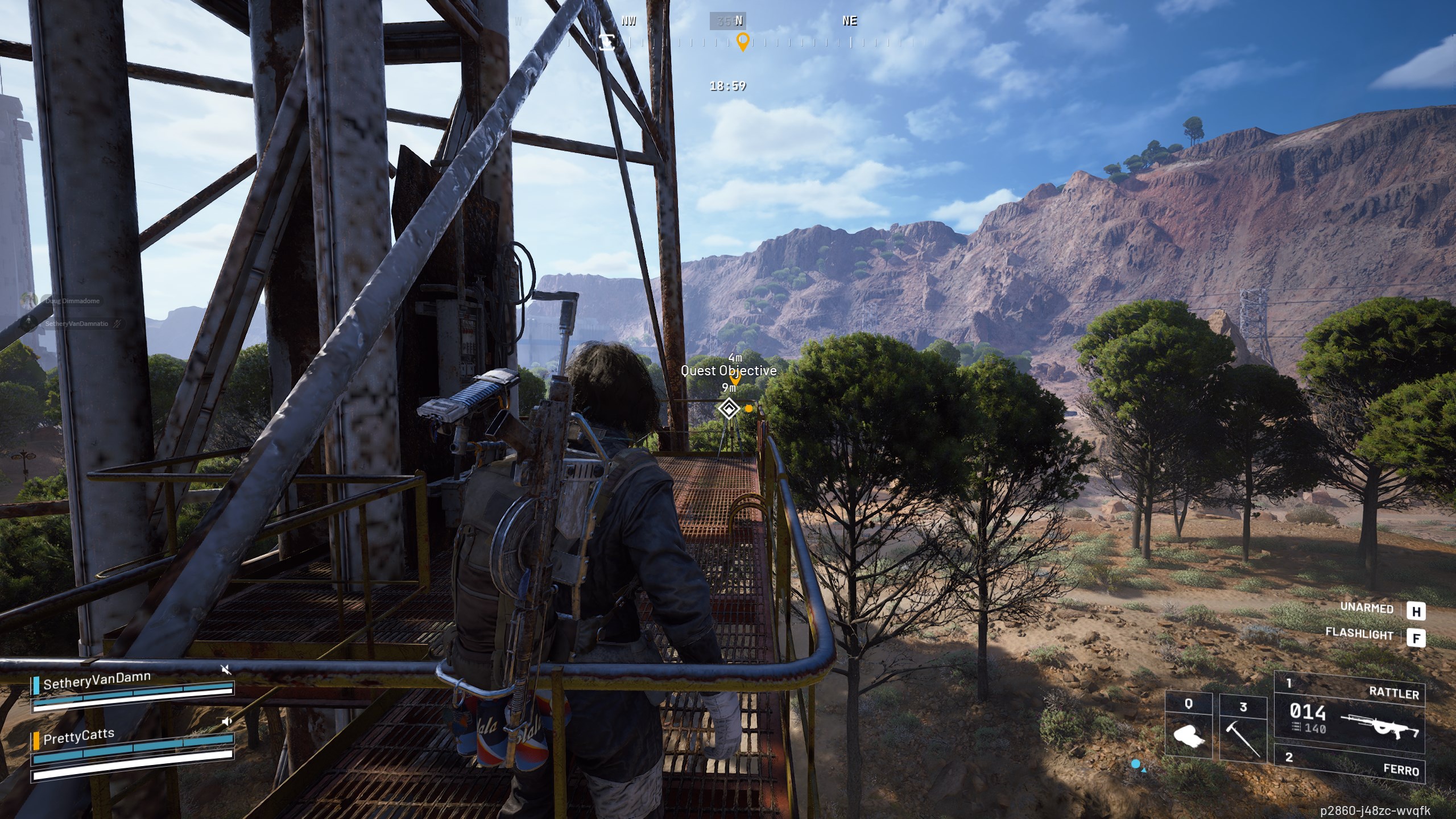
Task: Select Doug Dimmadome in the voice list
Action: click(72, 301)
